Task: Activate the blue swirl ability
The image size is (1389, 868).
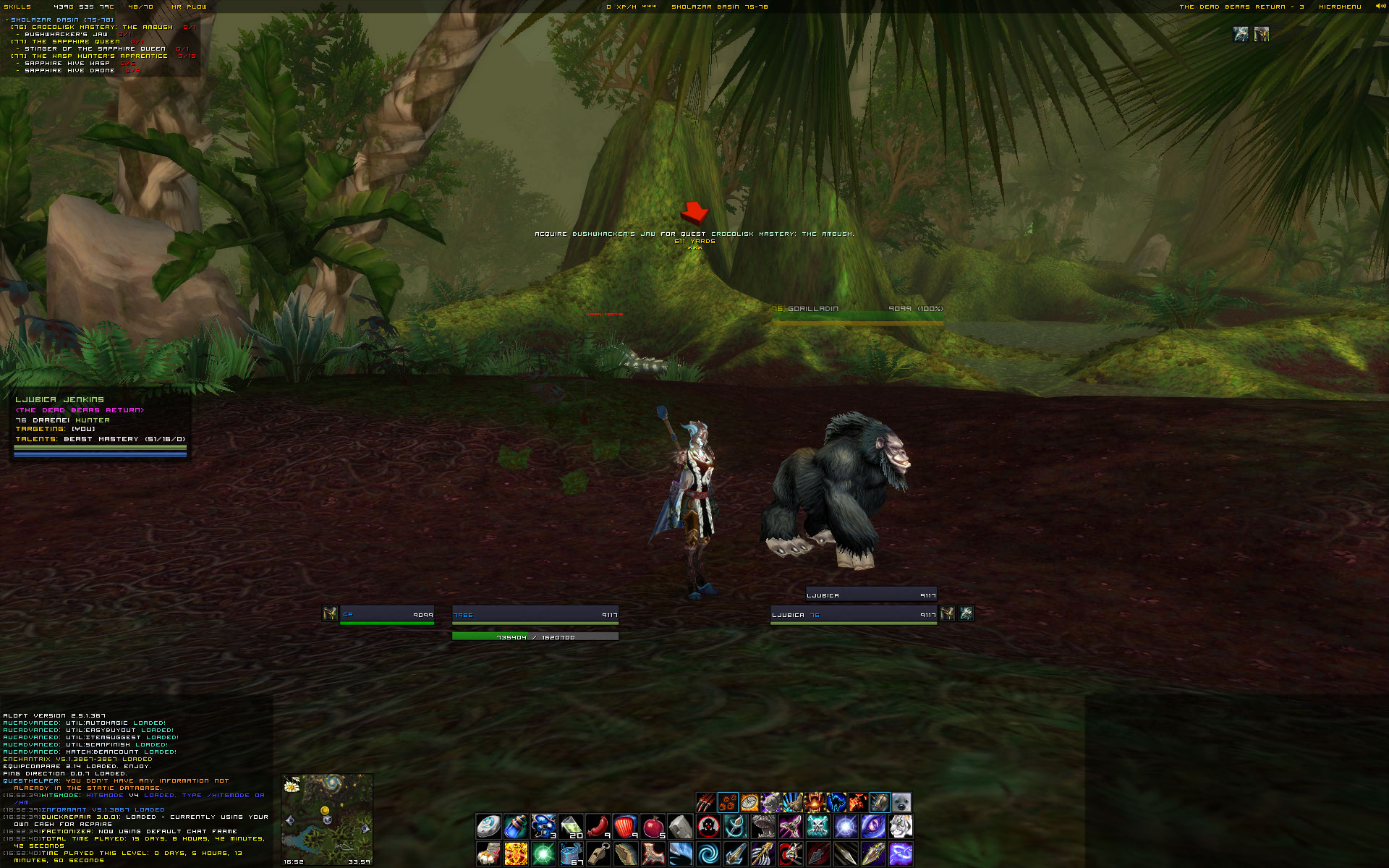Action: pos(708,854)
